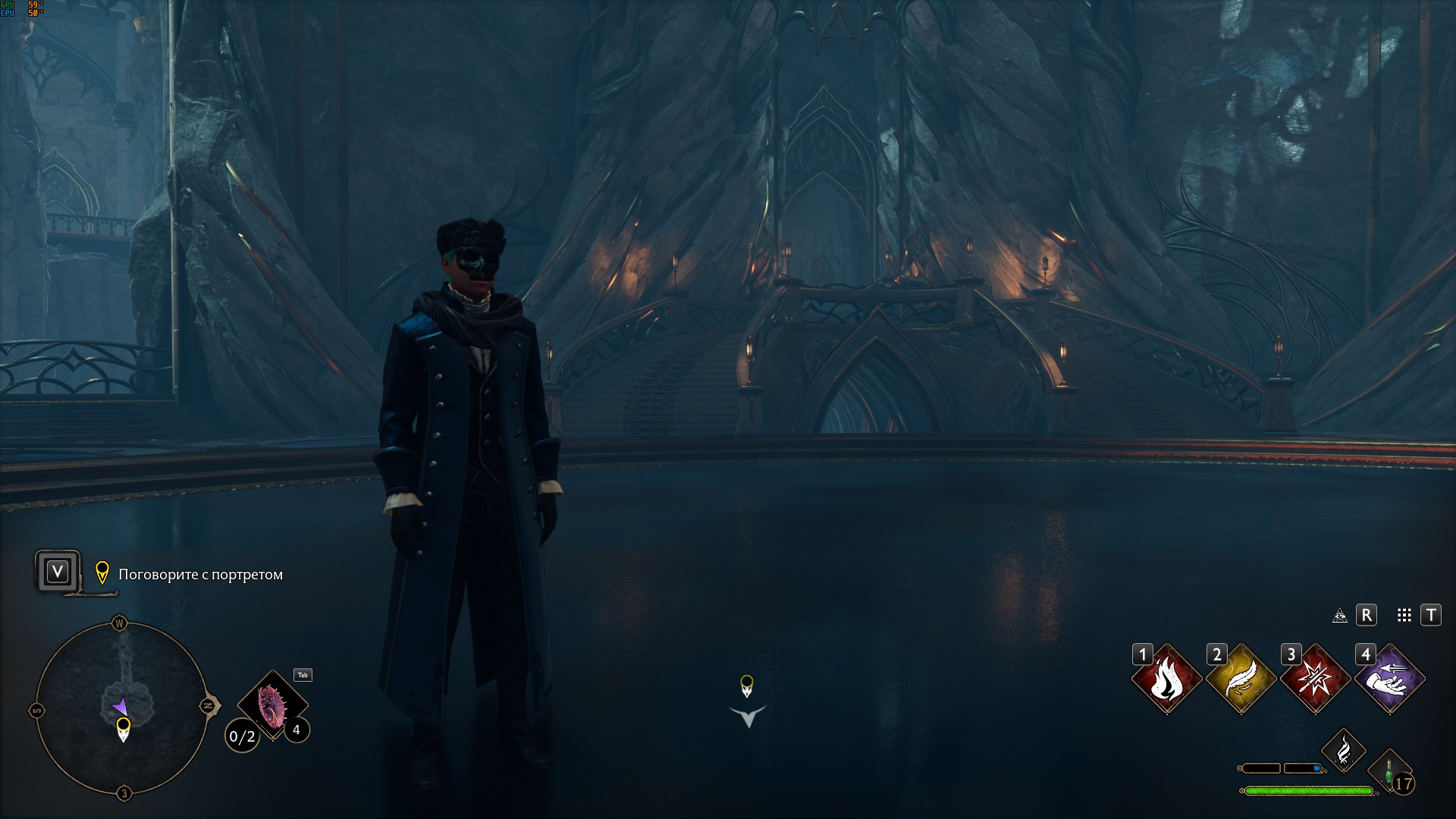Activate the yellow feather Levioso spell
This screenshot has height=819, width=1456.
1241,679
